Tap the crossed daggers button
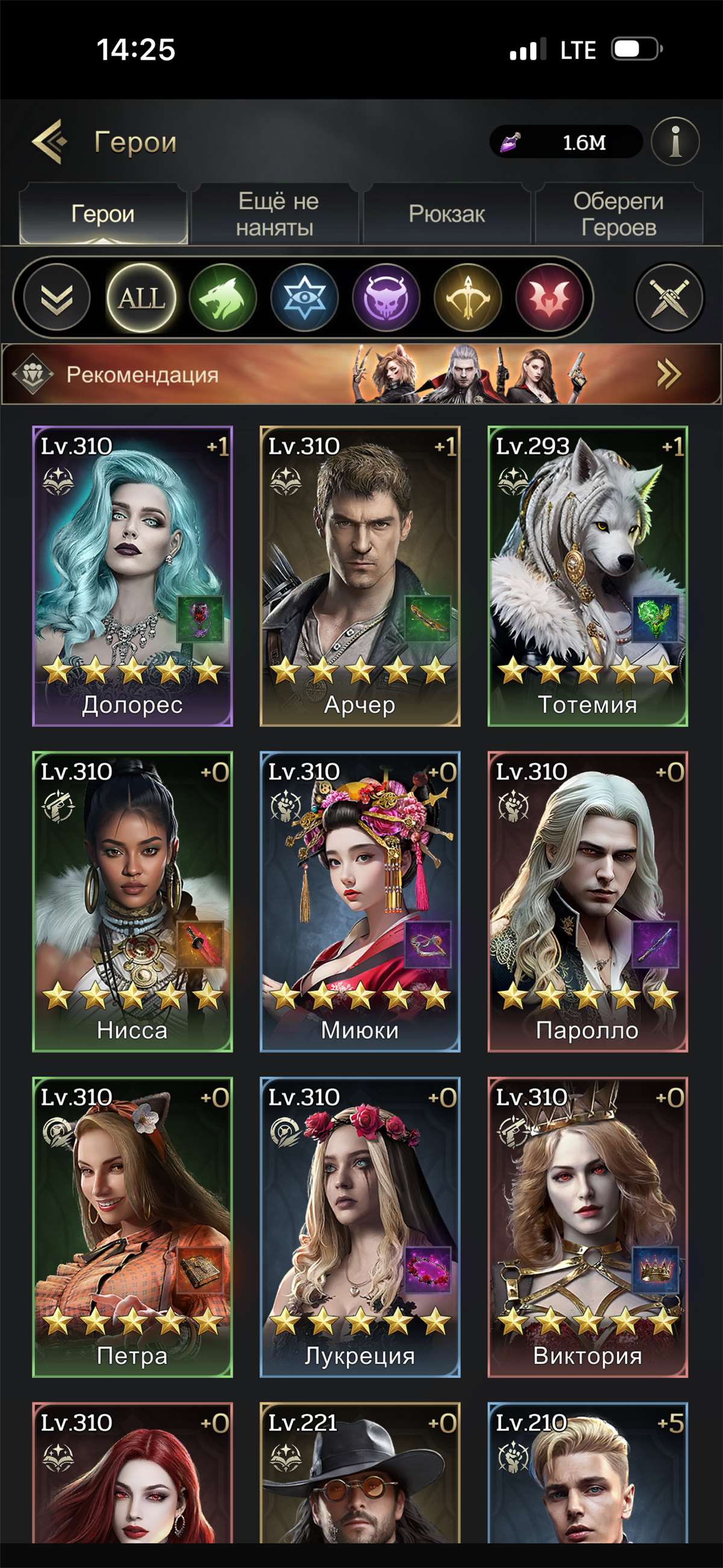 point(669,298)
